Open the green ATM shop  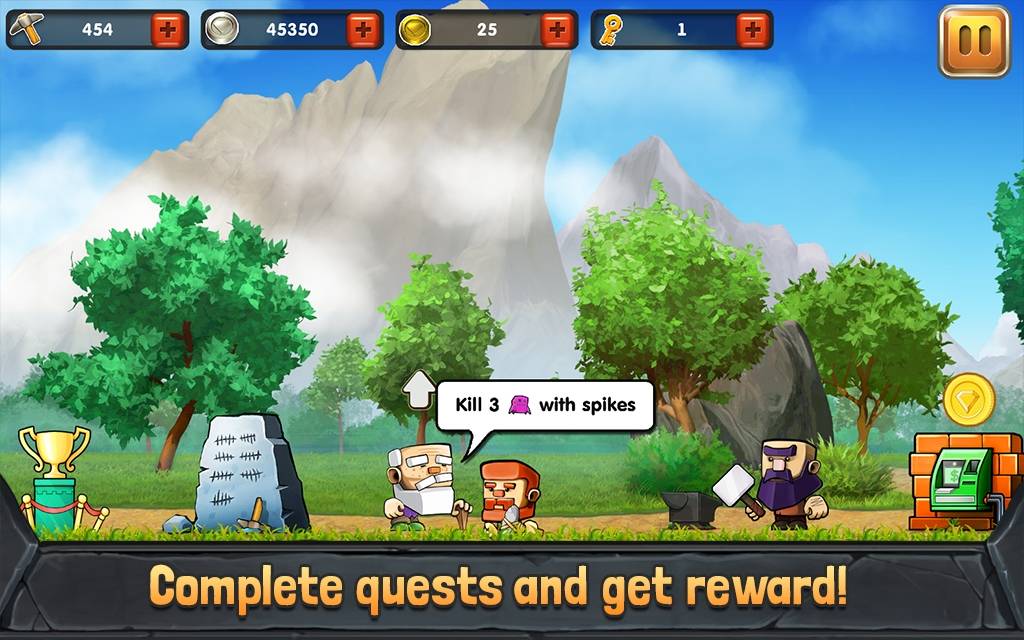pos(958,483)
